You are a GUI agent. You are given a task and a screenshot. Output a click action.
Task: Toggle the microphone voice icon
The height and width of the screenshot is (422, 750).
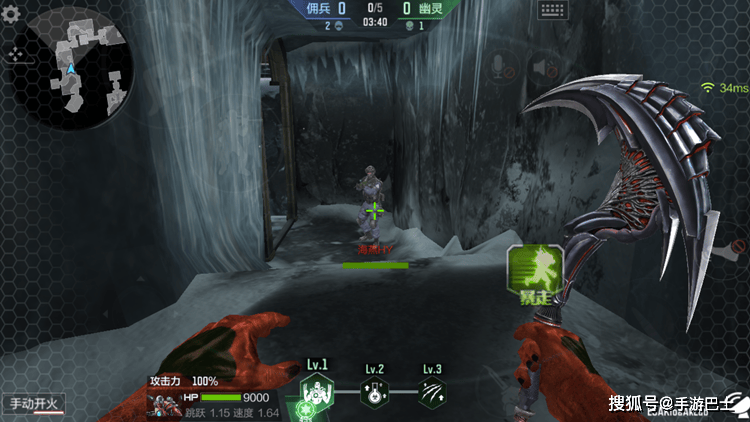(x=498, y=68)
